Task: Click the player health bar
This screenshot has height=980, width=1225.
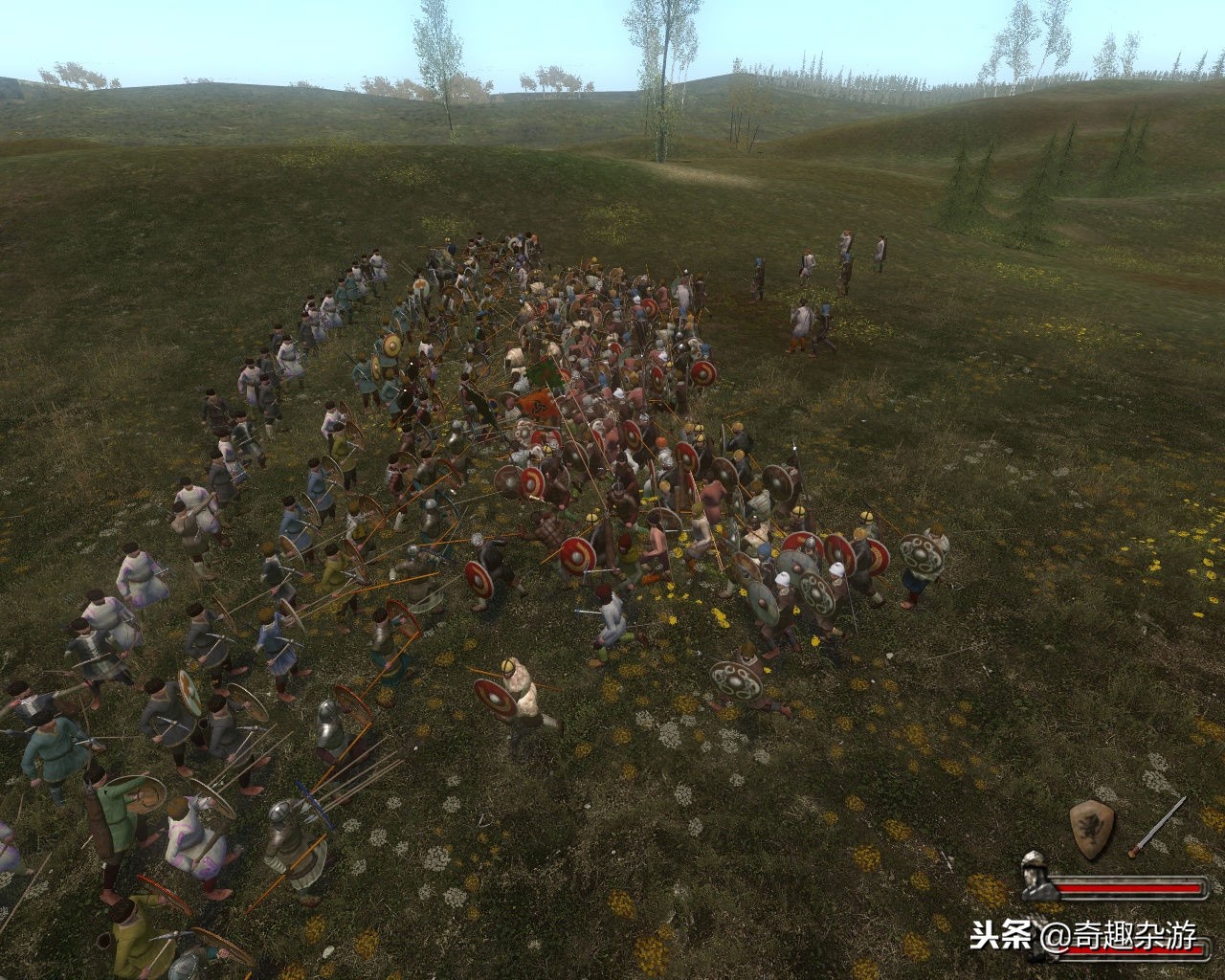Action: tap(1129, 888)
